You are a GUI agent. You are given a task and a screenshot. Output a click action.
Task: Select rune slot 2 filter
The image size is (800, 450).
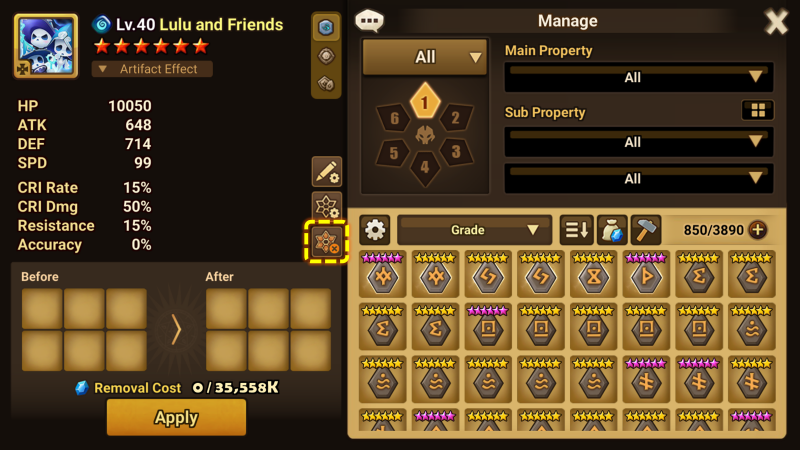(455, 119)
